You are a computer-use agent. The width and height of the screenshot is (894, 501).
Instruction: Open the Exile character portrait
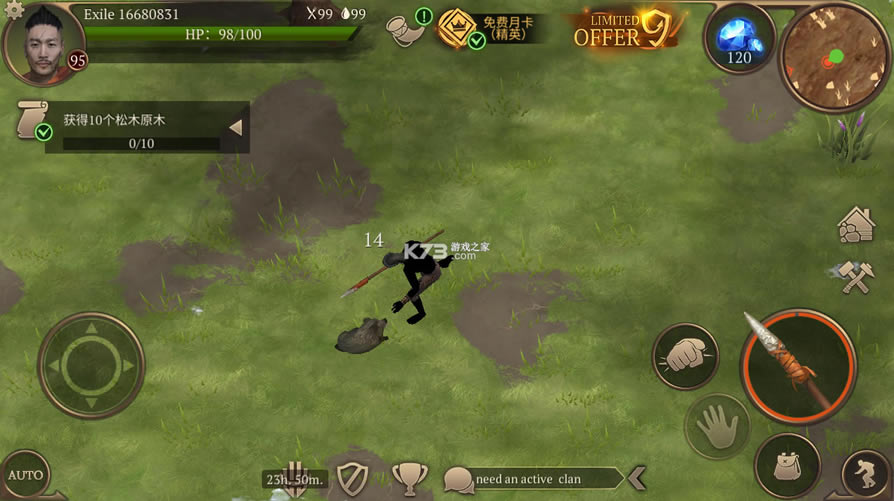43,44
